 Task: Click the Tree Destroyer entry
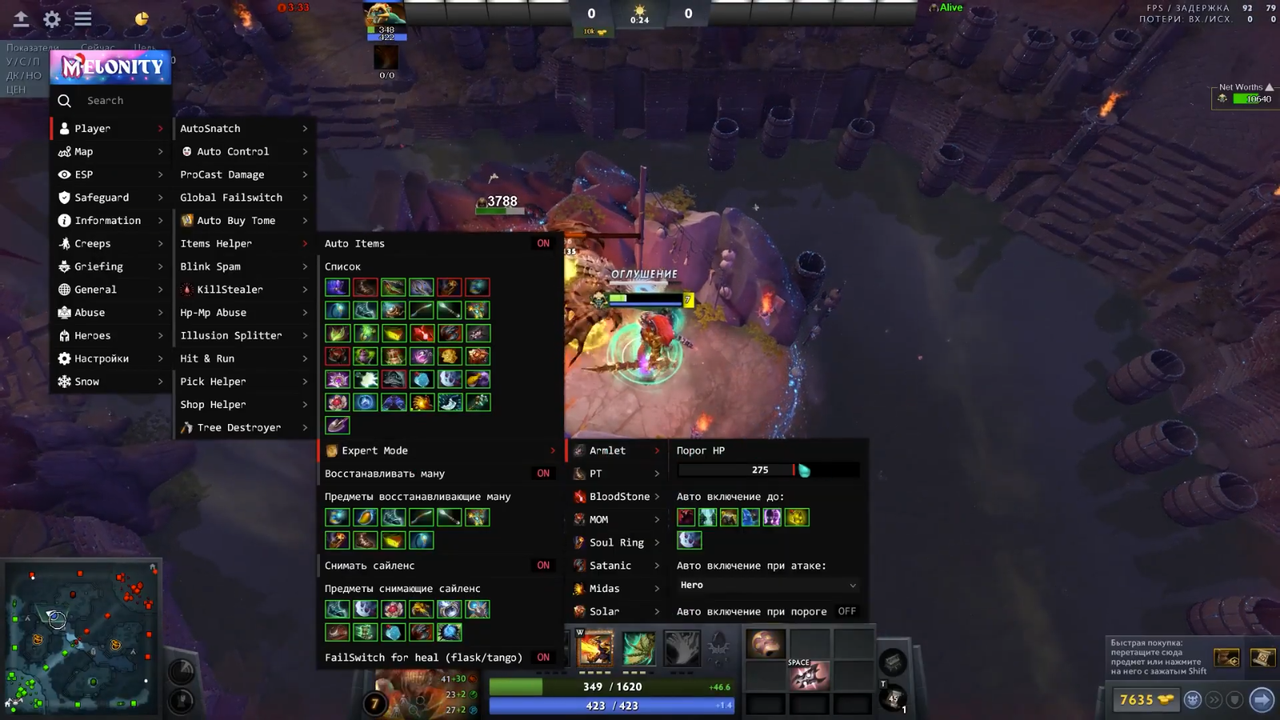click(239, 427)
